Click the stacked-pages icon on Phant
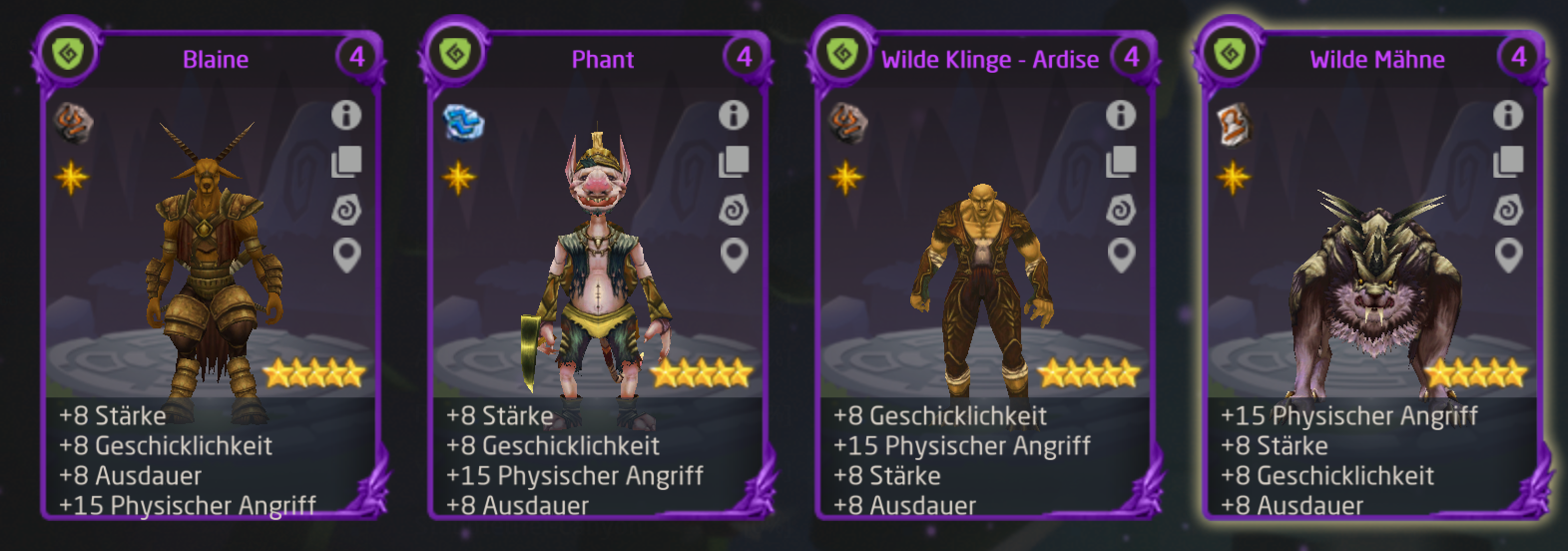The width and height of the screenshot is (1568, 551). pyautogui.click(x=734, y=162)
